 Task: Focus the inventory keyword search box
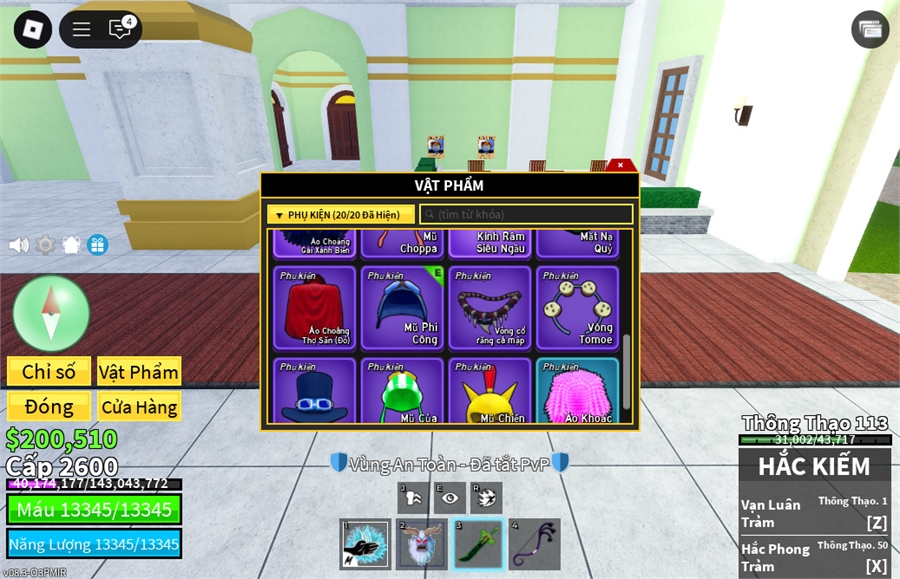526,215
